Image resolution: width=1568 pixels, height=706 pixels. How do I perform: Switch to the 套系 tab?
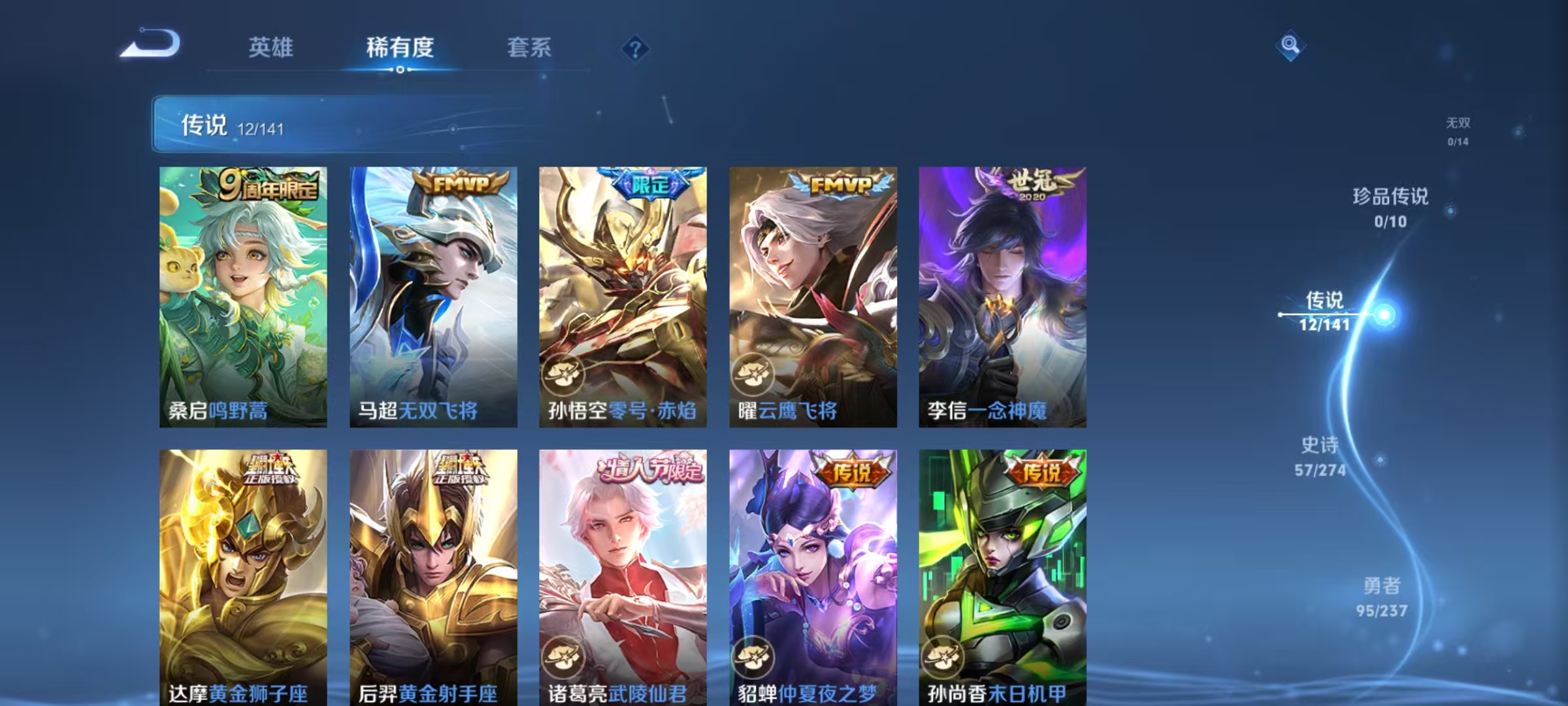(529, 47)
